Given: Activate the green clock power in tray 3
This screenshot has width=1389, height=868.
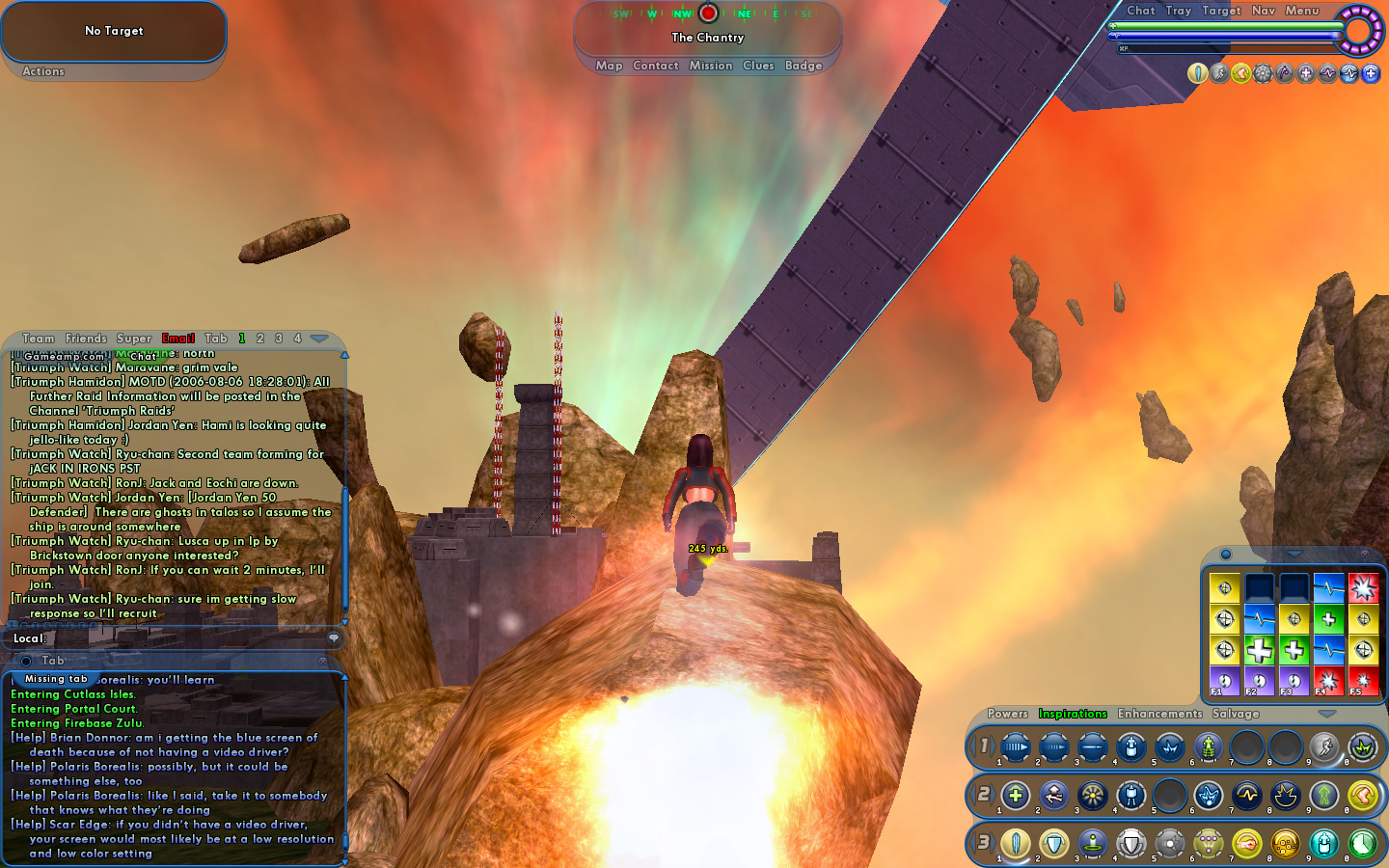Looking at the screenshot, I should pos(1362,844).
